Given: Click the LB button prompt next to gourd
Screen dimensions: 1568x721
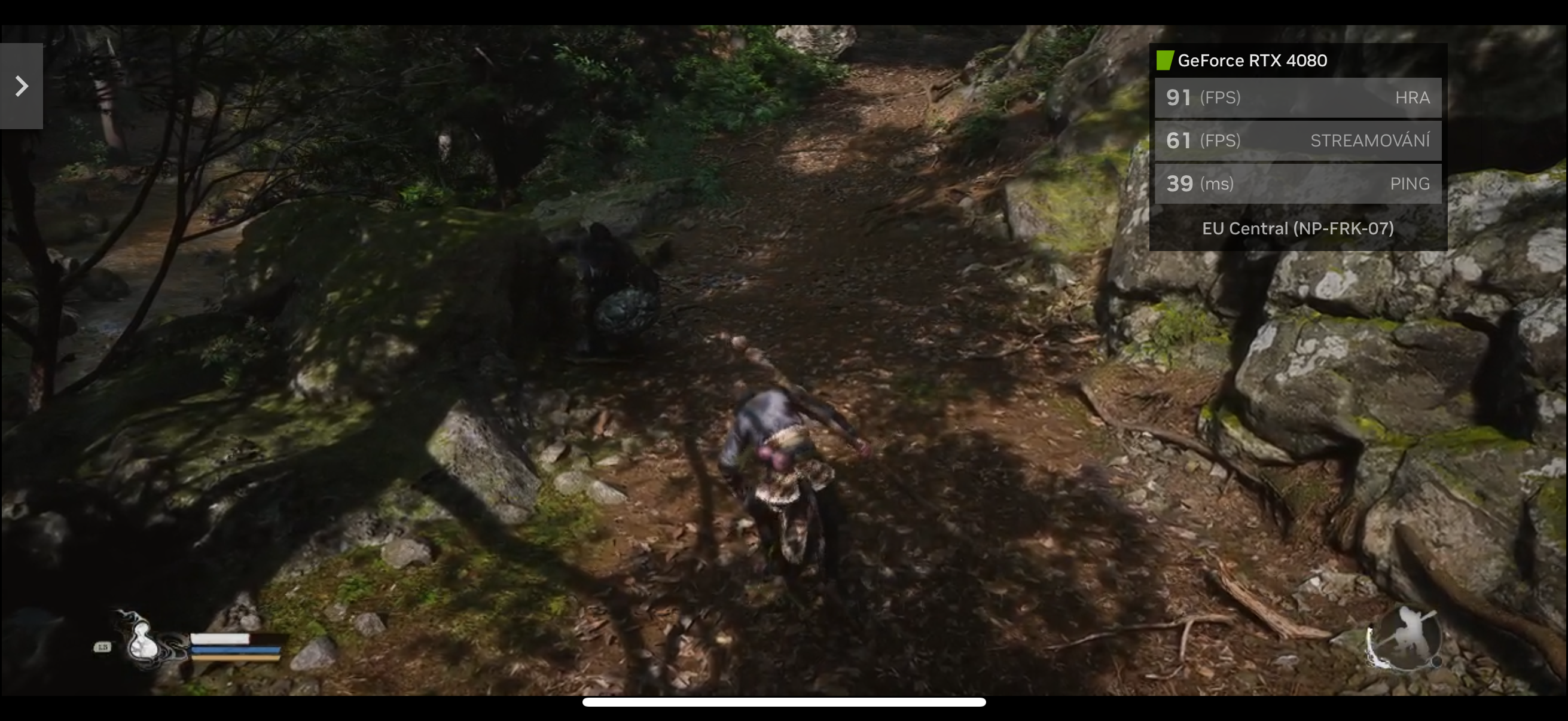Looking at the screenshot, I should [x=103, y=646].
